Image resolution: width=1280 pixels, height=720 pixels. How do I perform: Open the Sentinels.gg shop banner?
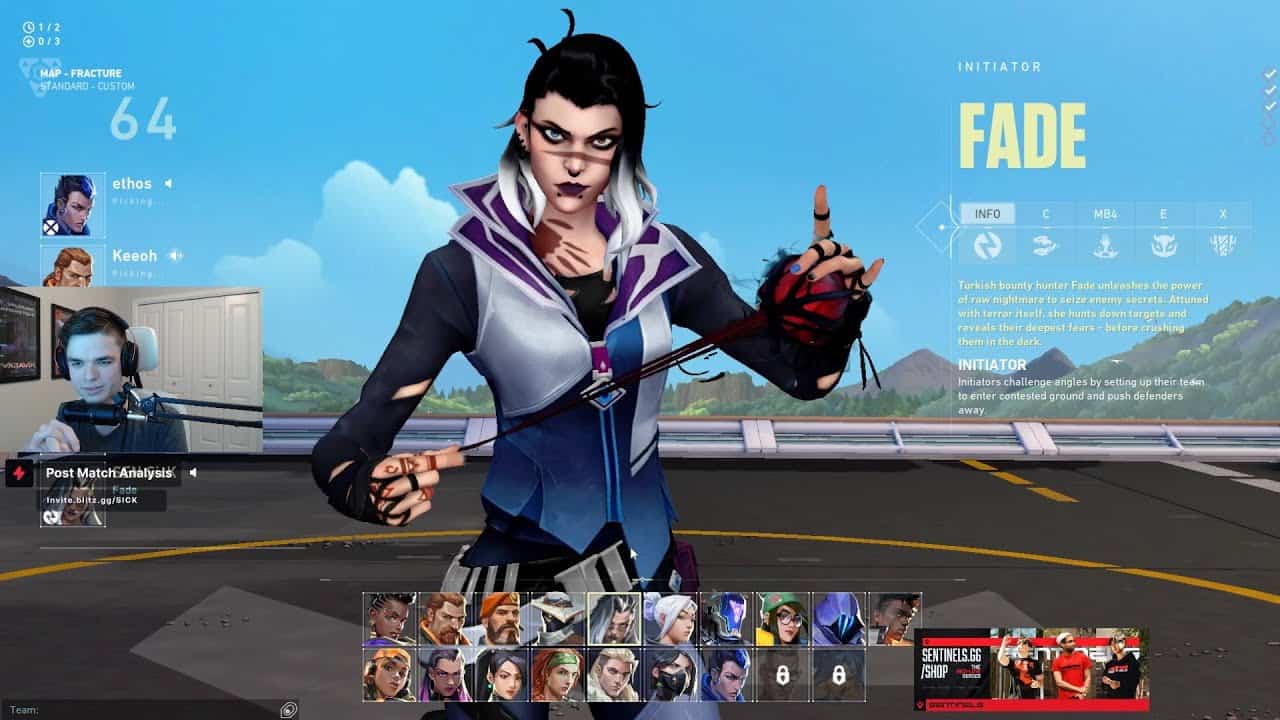tap(1031, 669)
